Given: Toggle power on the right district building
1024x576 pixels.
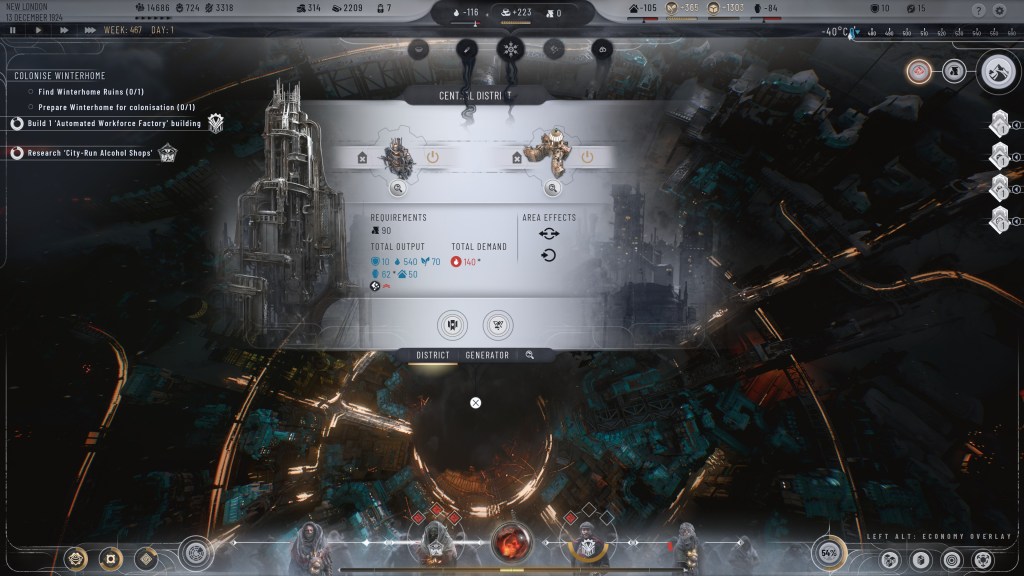Looking at the screenshot, I should (587, 157).
